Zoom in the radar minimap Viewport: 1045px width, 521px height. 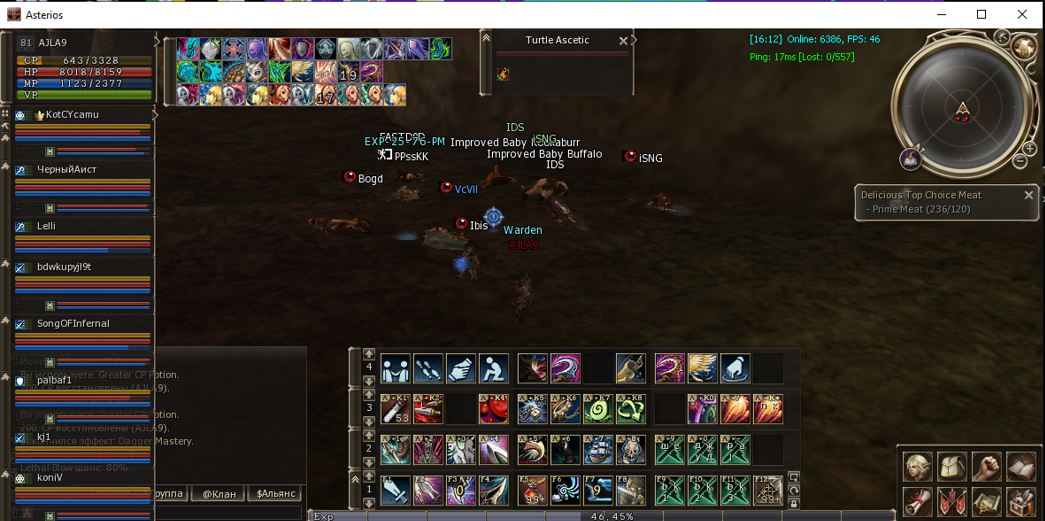tap(1029, 149)
